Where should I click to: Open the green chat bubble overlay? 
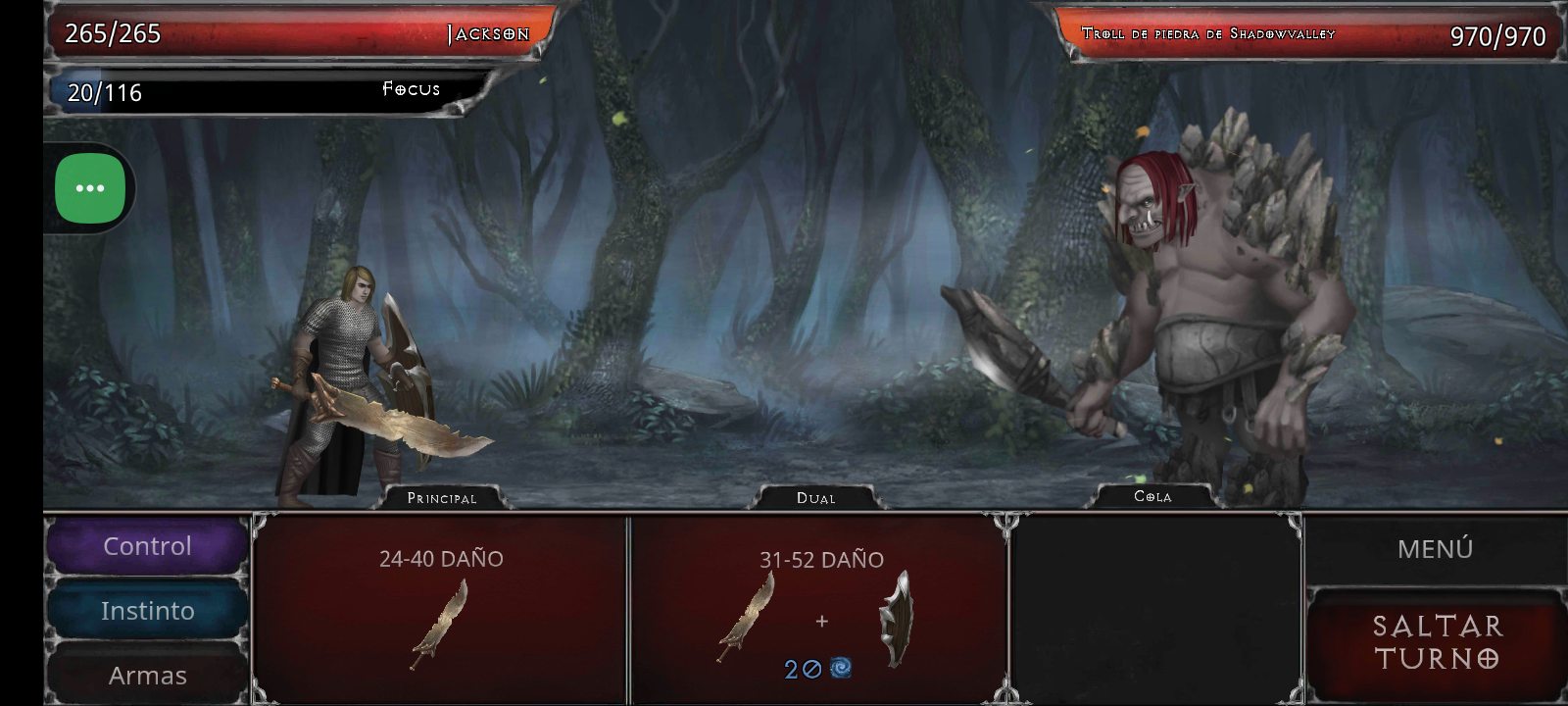89,188
